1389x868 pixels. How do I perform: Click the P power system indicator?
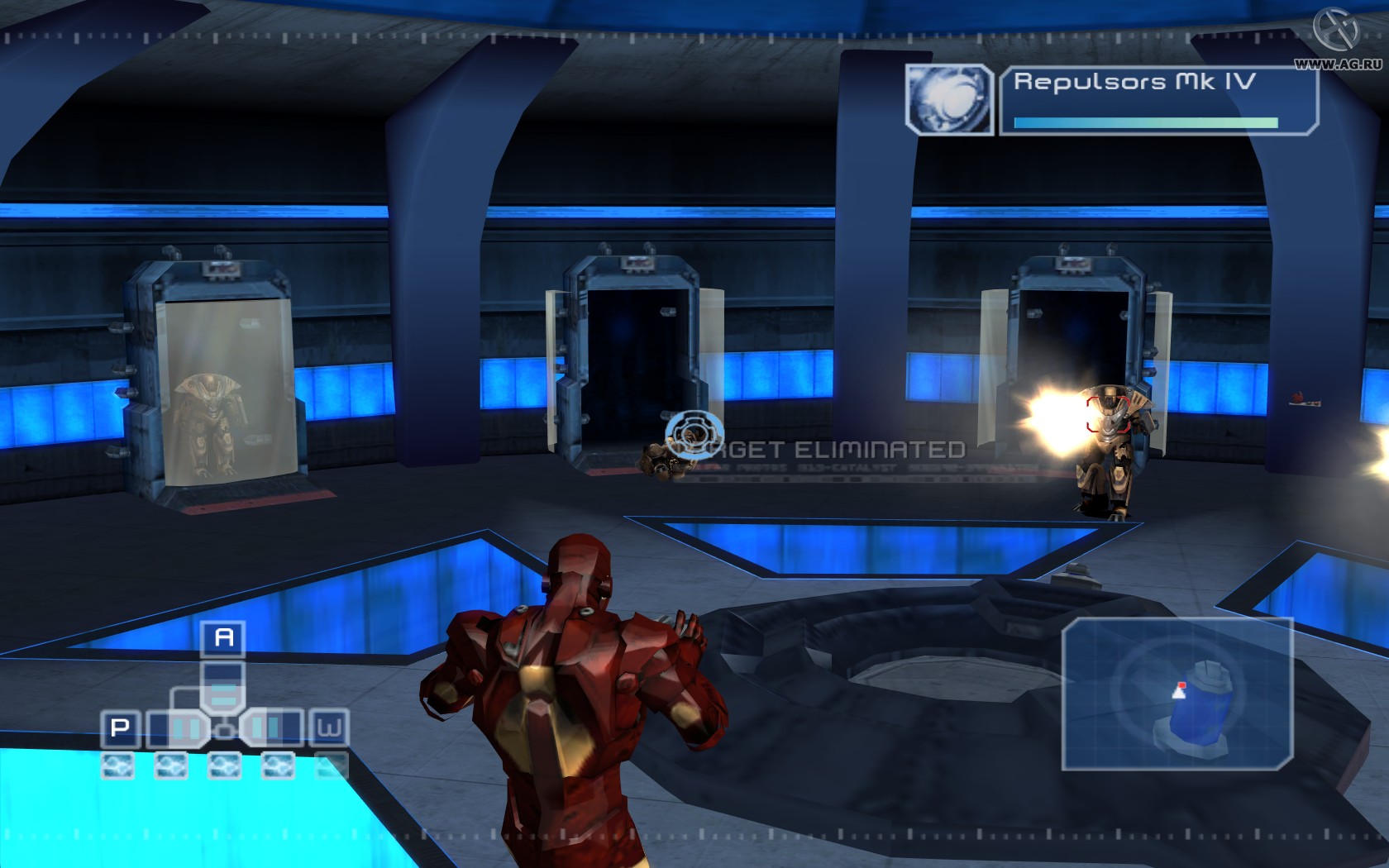(x=119, y=727)
